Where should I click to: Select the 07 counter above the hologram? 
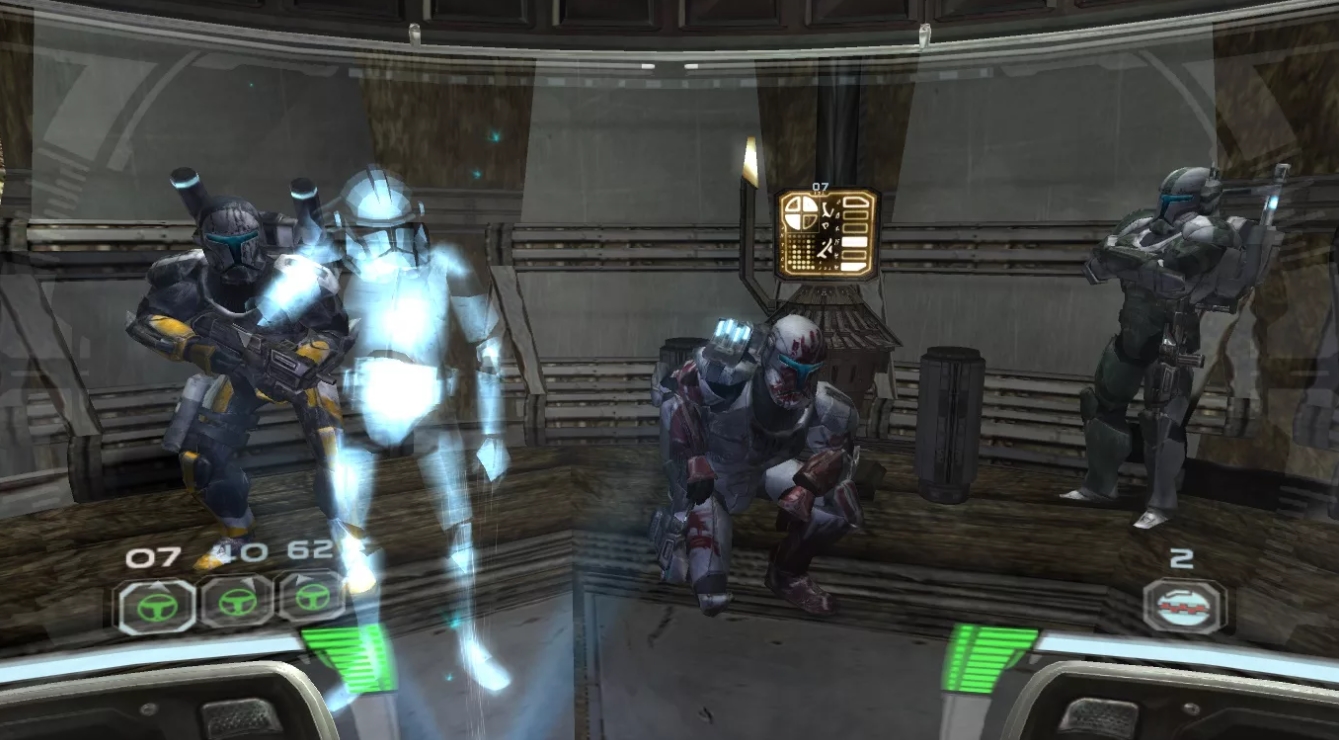coord(820,186)
